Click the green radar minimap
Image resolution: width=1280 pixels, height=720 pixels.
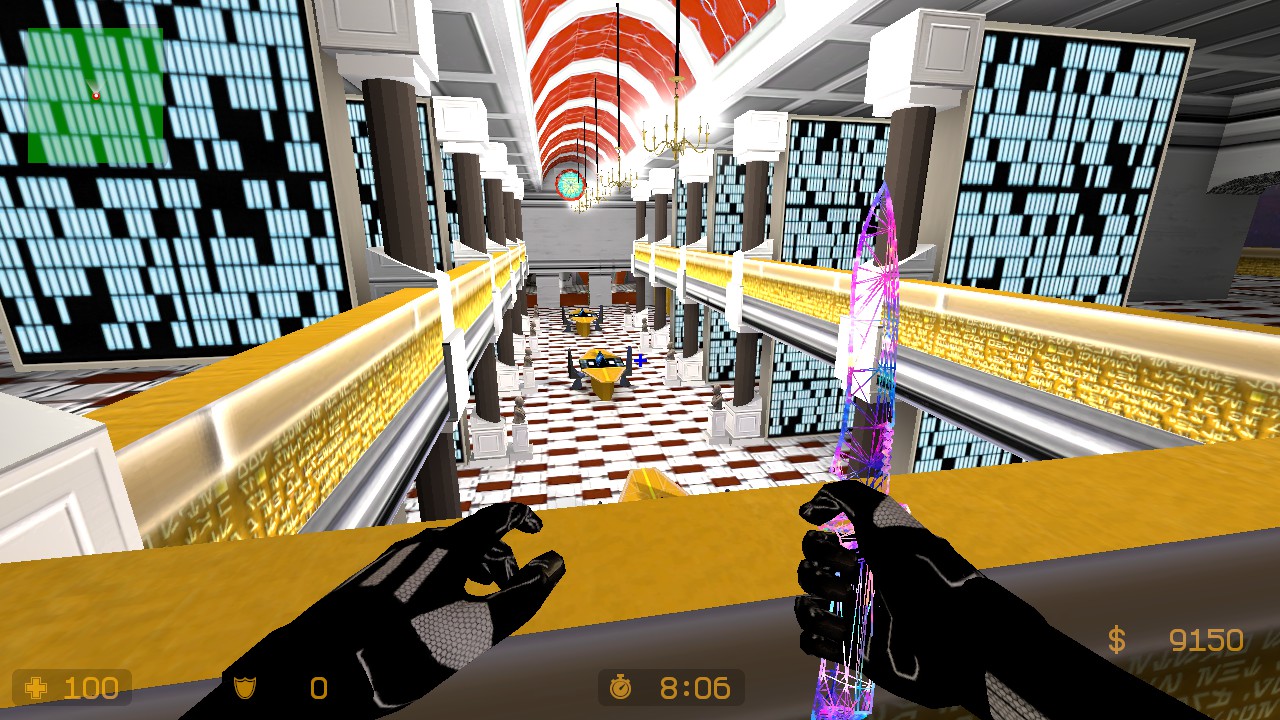pyautogui.click(x=95, y=95)
